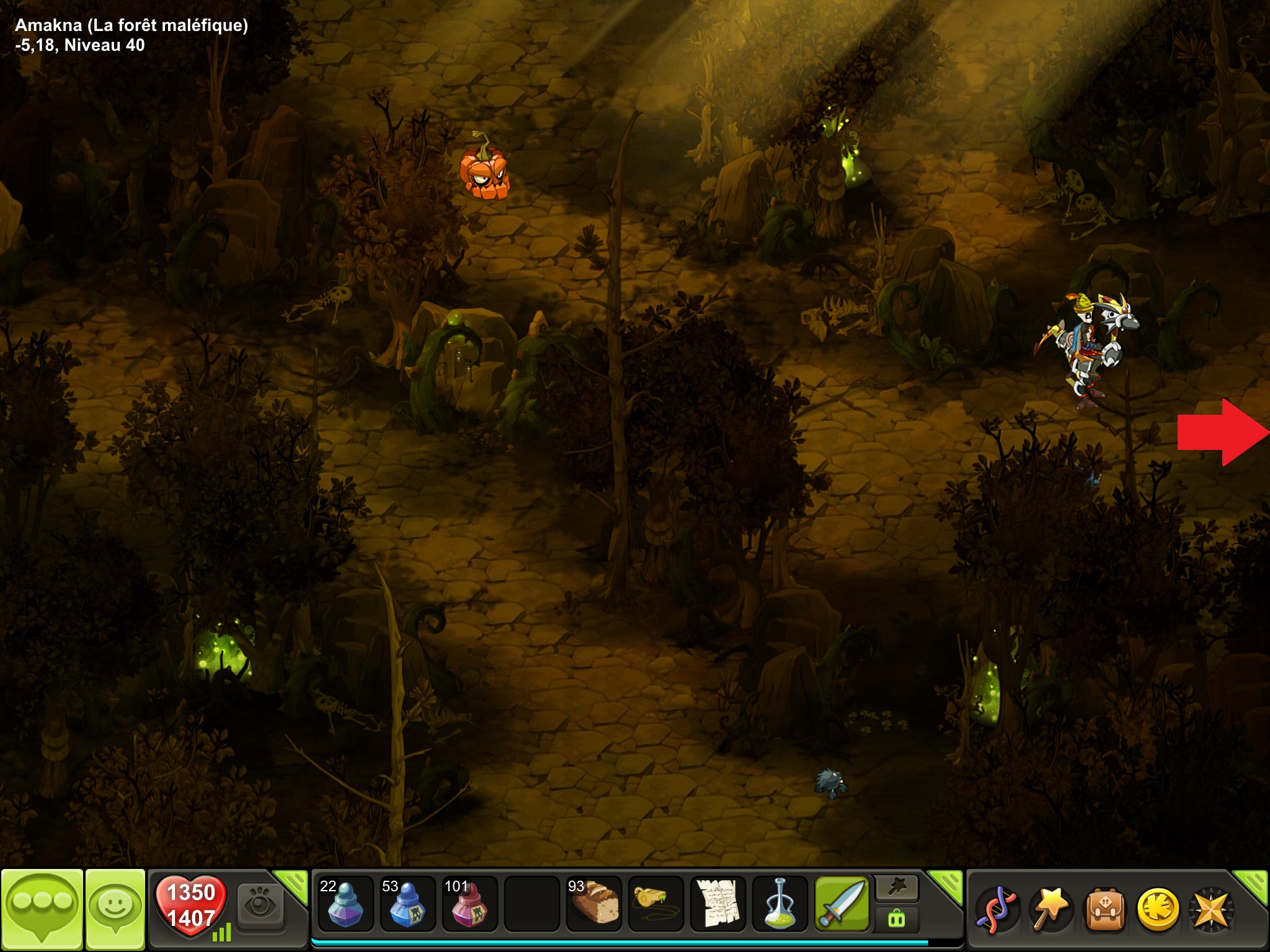Expand the green corner of the menu icons panel
Viewport: 1270px width, 952px height.
click(1251, 884)
